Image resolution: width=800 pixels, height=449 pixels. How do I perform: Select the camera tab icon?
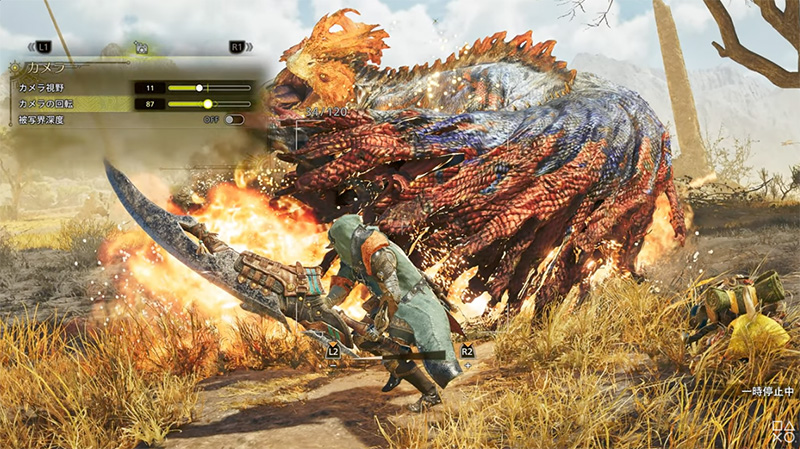click(142, 47)
